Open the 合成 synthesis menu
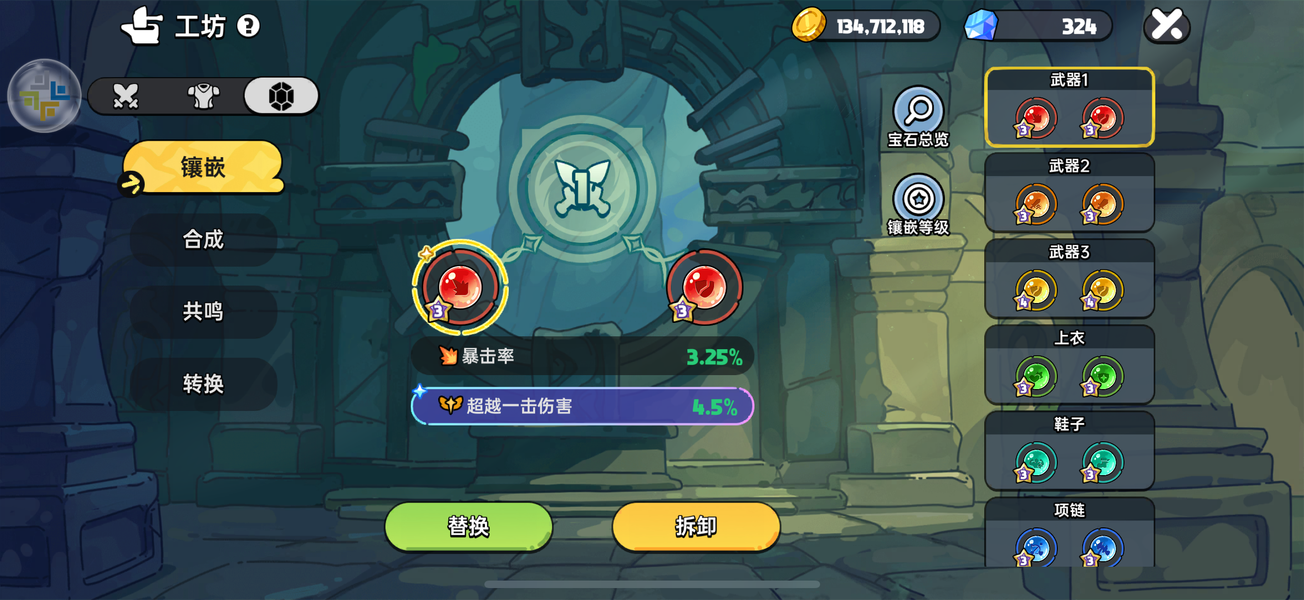 coord(203,240)
